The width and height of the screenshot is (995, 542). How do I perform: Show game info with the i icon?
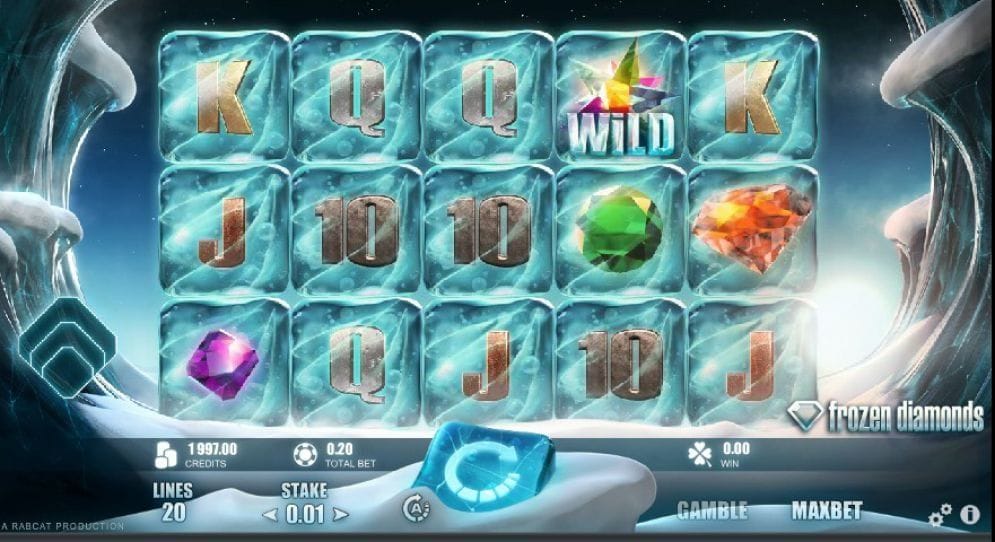[x=969, y=515]
